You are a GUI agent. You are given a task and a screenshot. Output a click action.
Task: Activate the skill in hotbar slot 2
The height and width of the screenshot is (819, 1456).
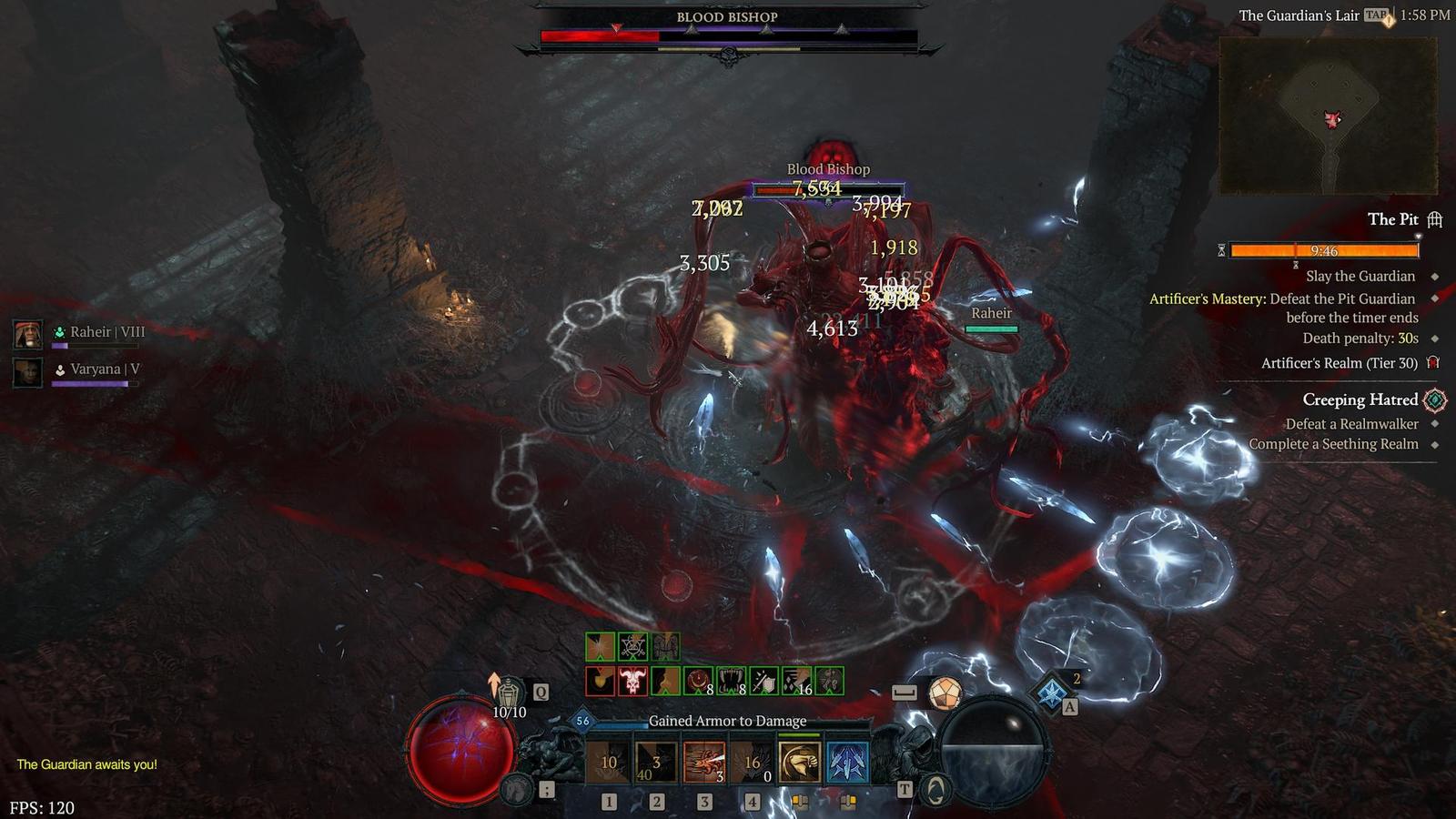pyautogui.click(x=656, y=763)
